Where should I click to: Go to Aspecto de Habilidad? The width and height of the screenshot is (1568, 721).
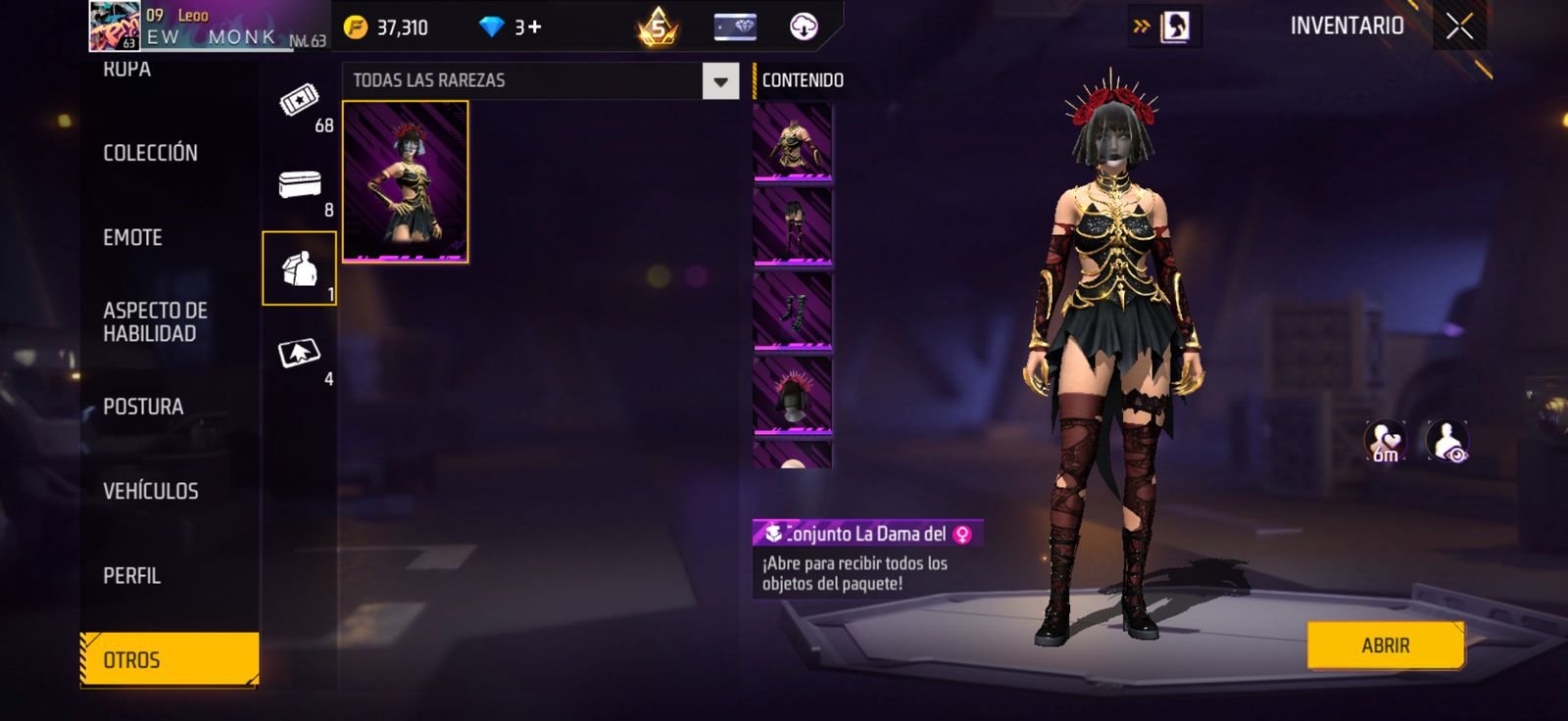[x=155, y=322]
